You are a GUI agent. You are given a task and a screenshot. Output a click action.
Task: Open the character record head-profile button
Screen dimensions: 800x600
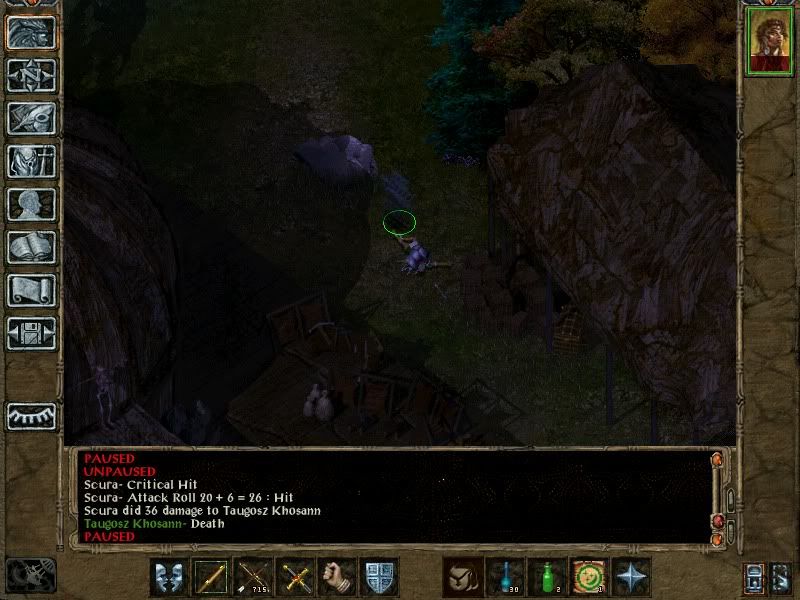coord(31,204)
